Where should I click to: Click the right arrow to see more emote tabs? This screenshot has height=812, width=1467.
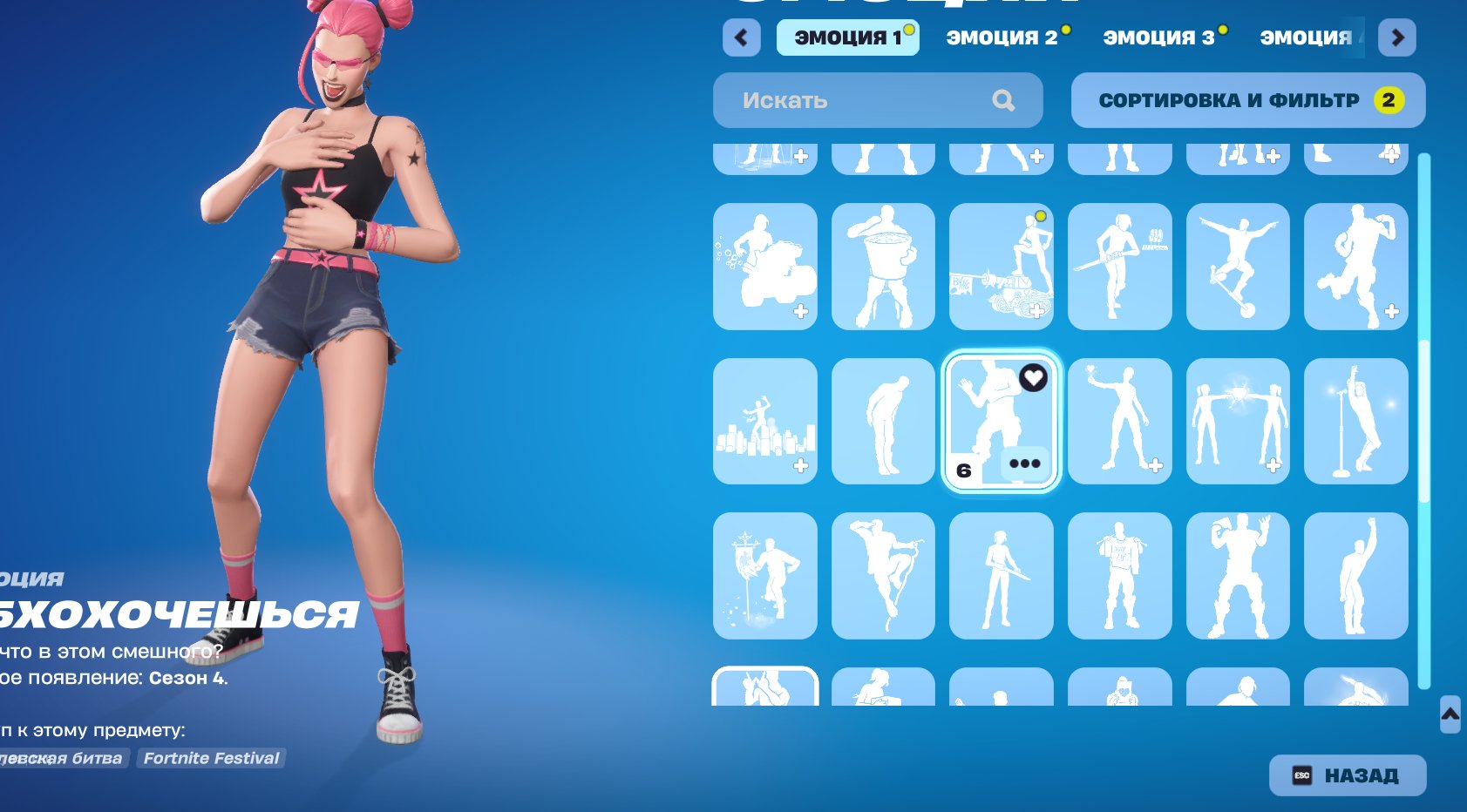[1396, 37]
